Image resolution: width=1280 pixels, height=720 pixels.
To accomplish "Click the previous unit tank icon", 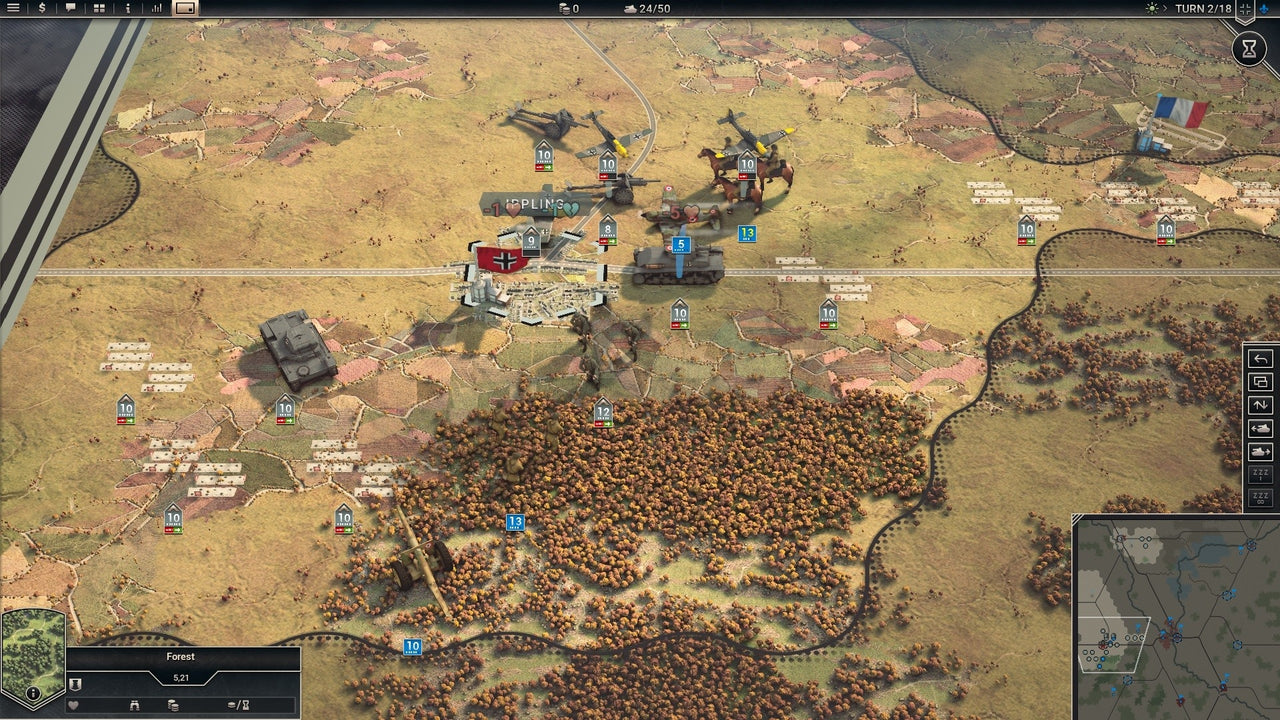I will click(1259, 429).
